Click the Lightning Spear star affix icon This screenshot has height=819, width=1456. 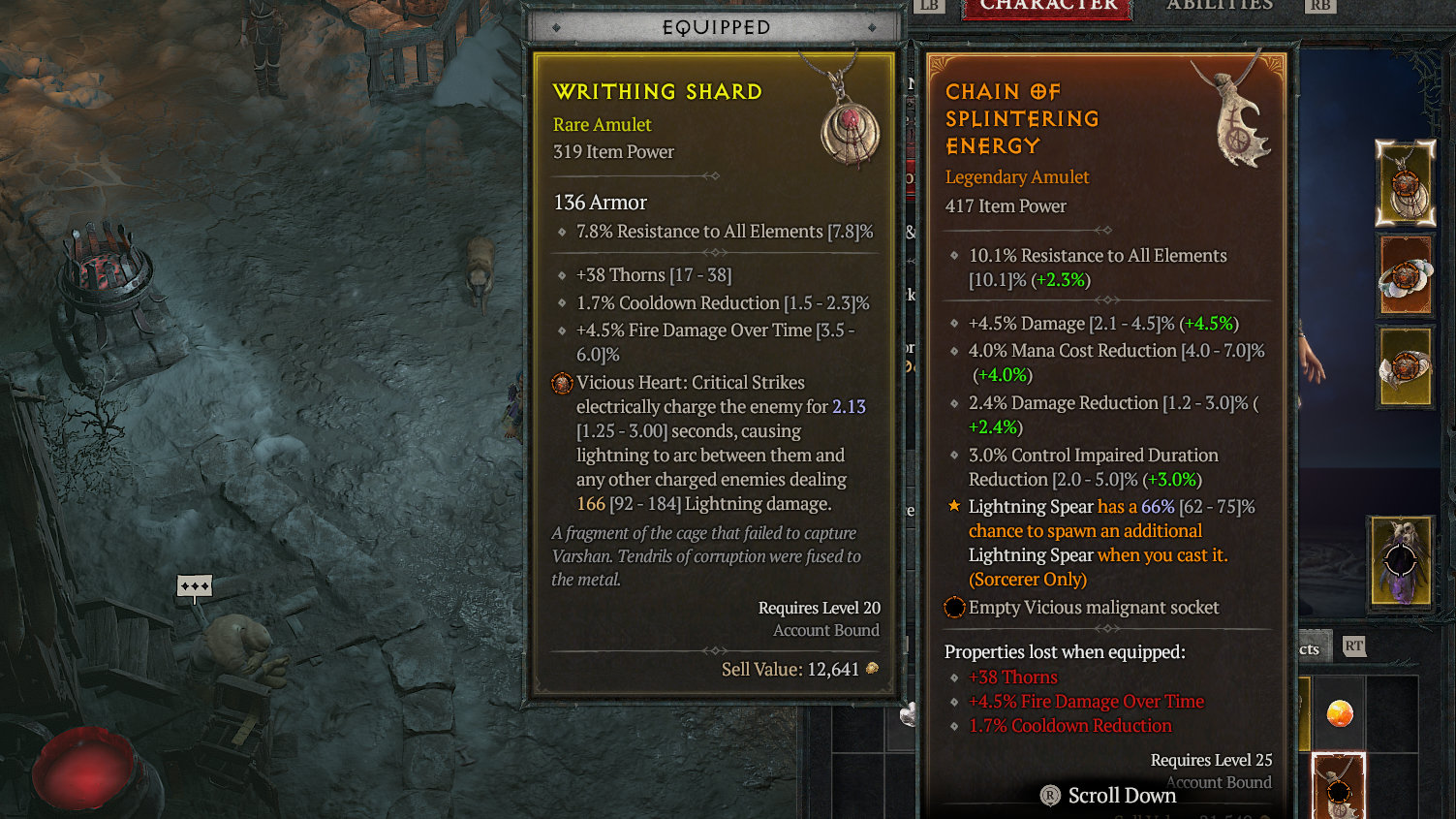952,505
